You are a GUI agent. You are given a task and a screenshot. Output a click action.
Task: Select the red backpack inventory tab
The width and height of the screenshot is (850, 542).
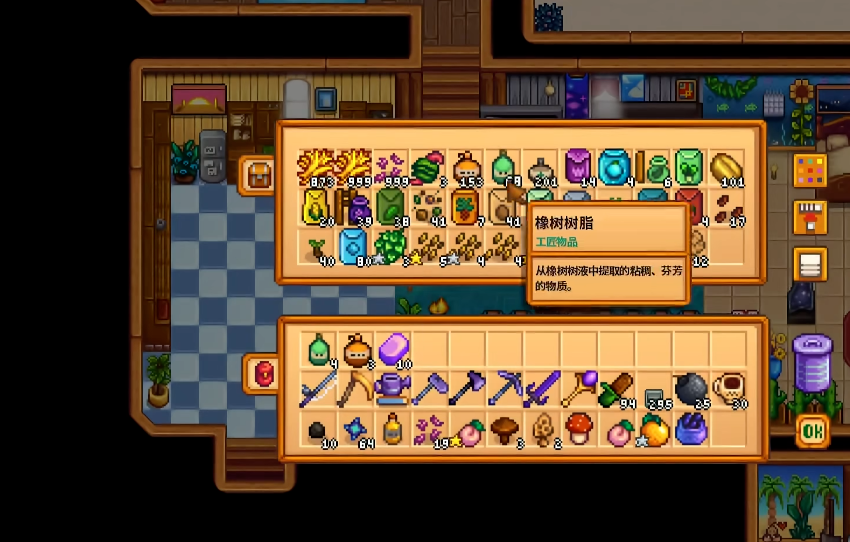pos(263,373)
